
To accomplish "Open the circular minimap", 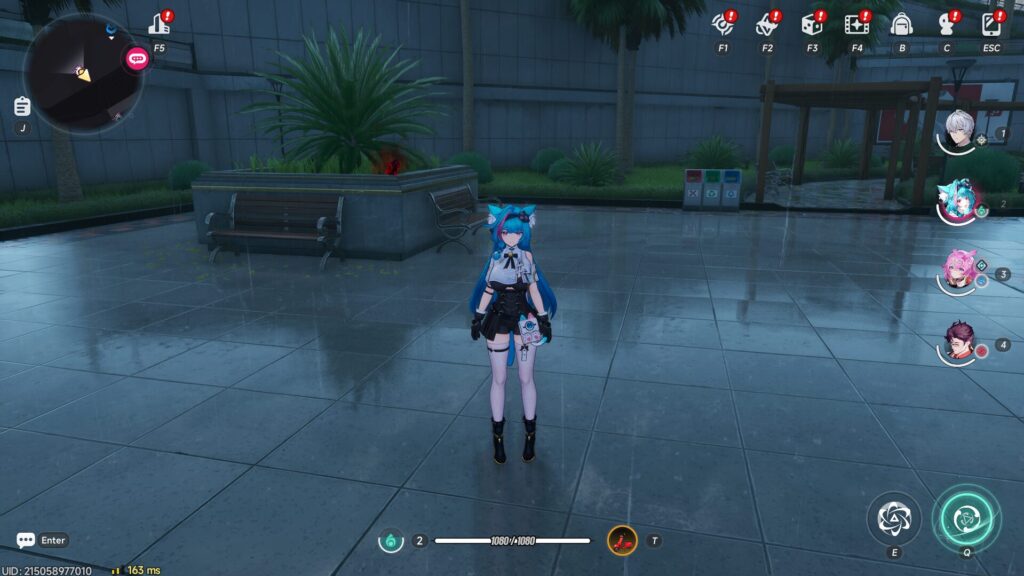I will 82,73.
